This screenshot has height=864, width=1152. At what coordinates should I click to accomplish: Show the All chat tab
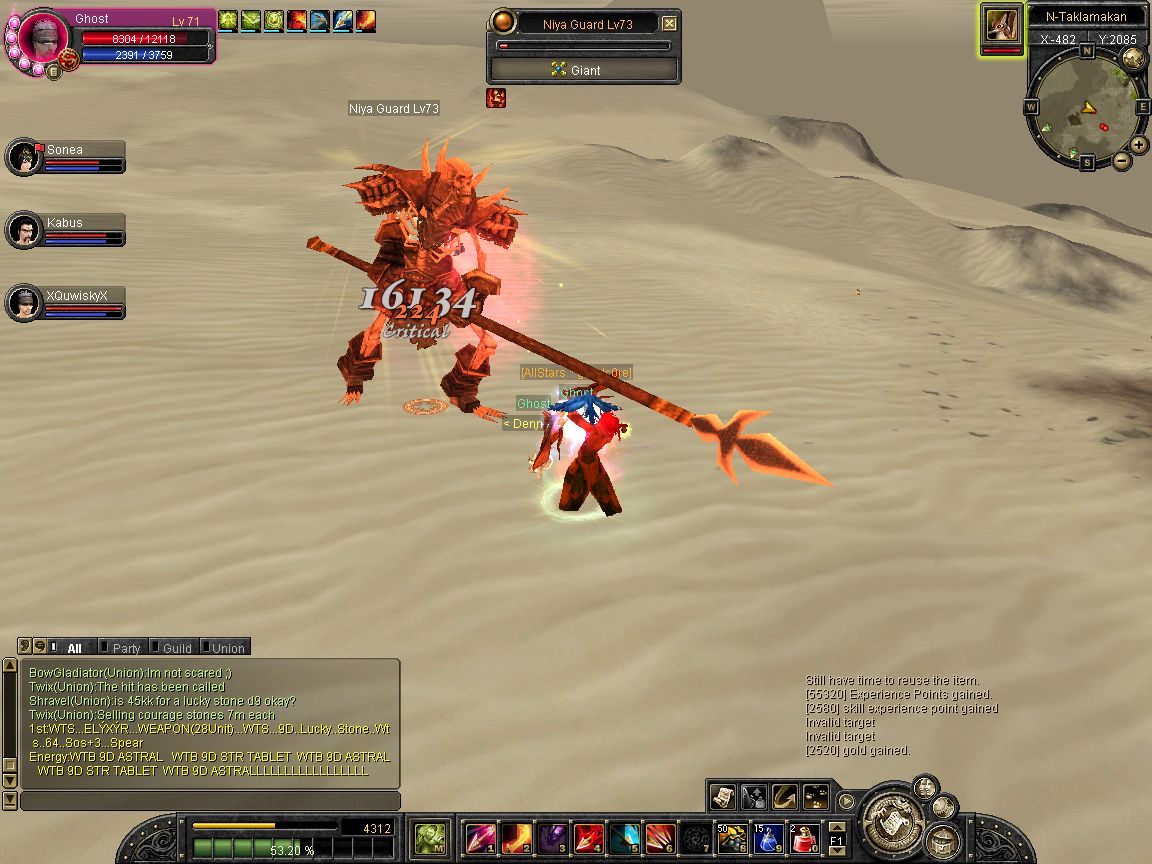72,648
